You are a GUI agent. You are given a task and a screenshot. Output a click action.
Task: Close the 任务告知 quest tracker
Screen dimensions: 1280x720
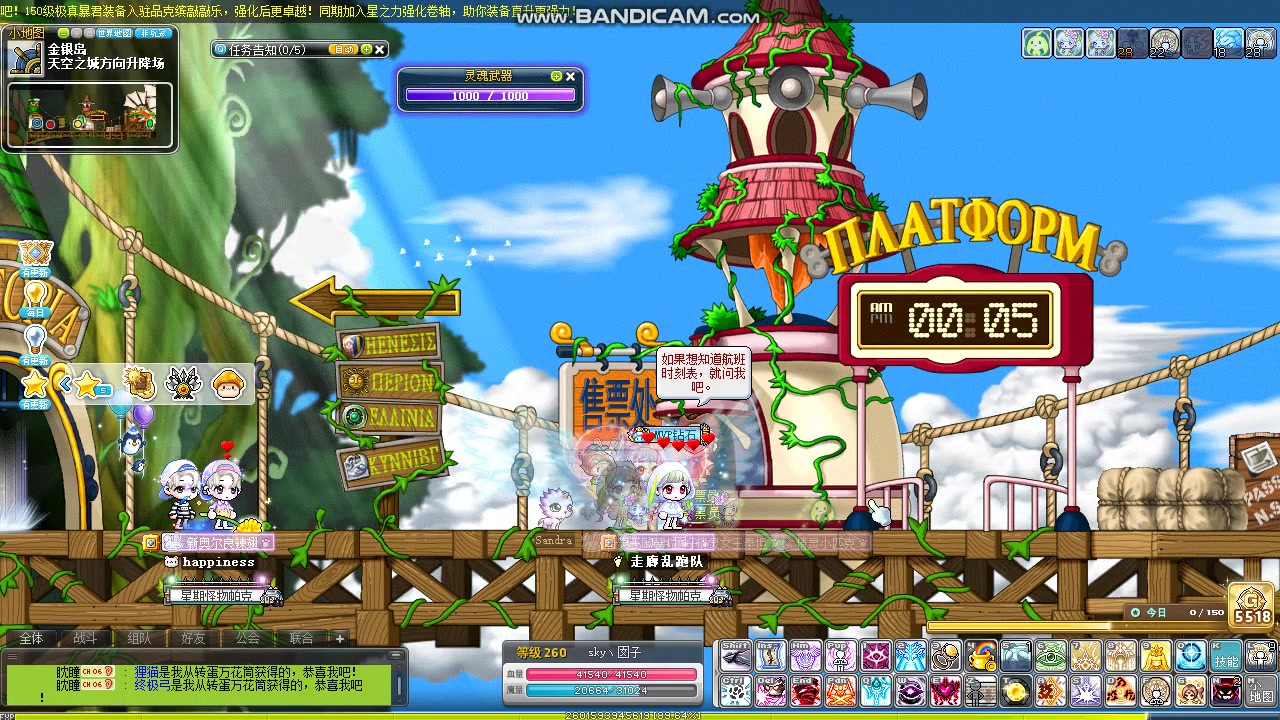(380, 49)
